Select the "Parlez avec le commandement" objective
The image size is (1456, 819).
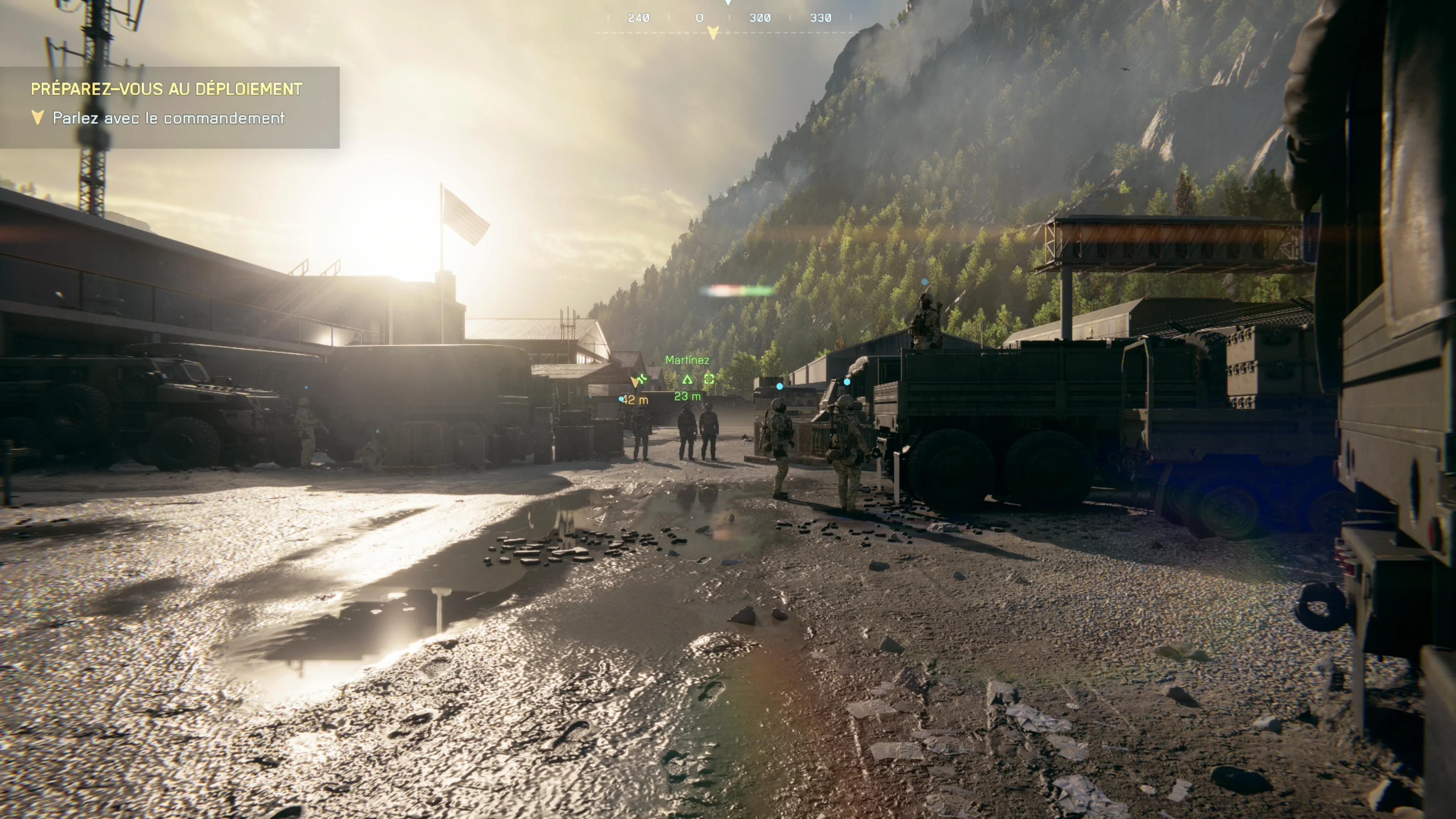(x=168, y=118)
